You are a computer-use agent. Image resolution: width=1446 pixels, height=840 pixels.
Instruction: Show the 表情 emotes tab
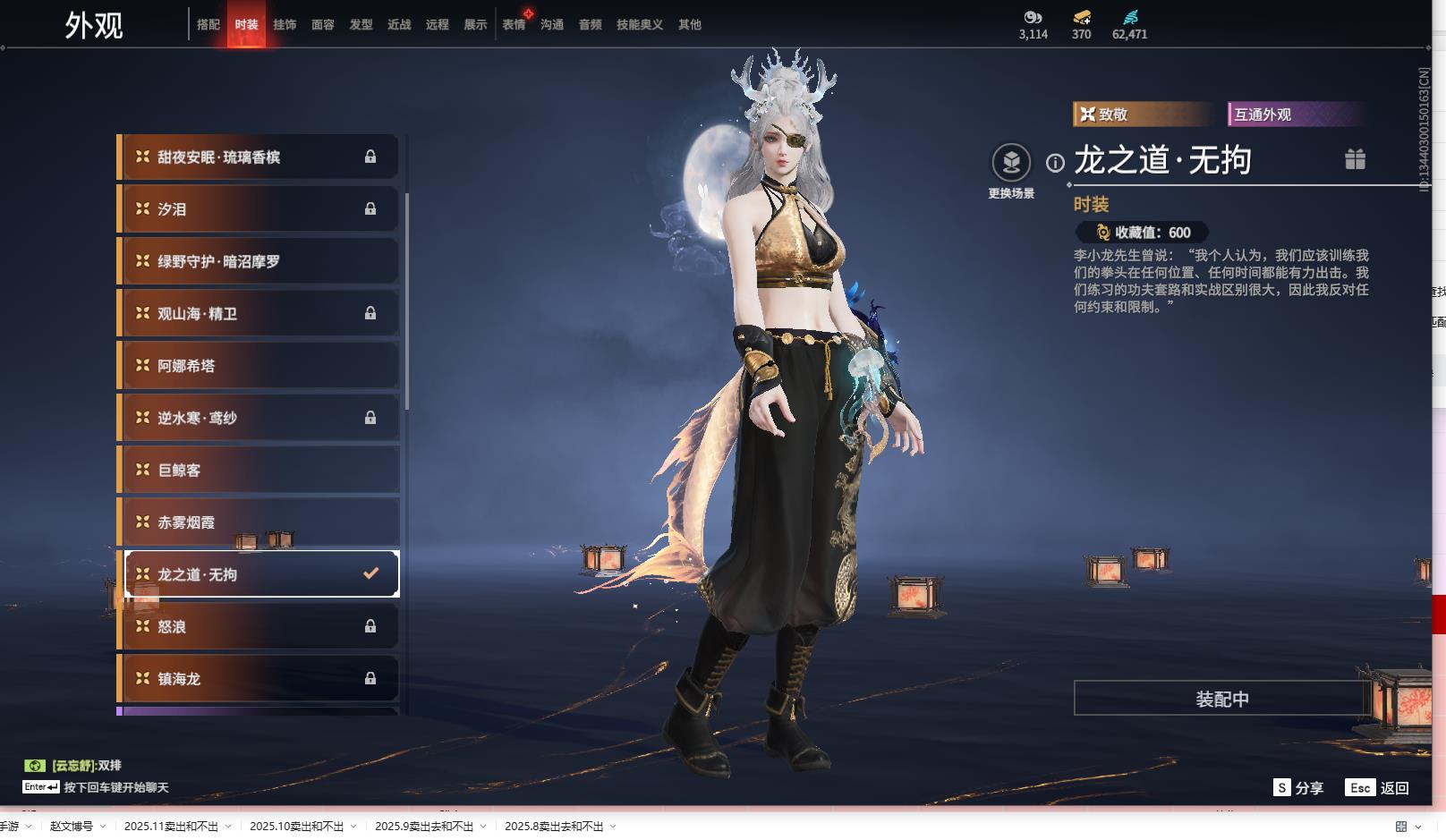point(514,25)
